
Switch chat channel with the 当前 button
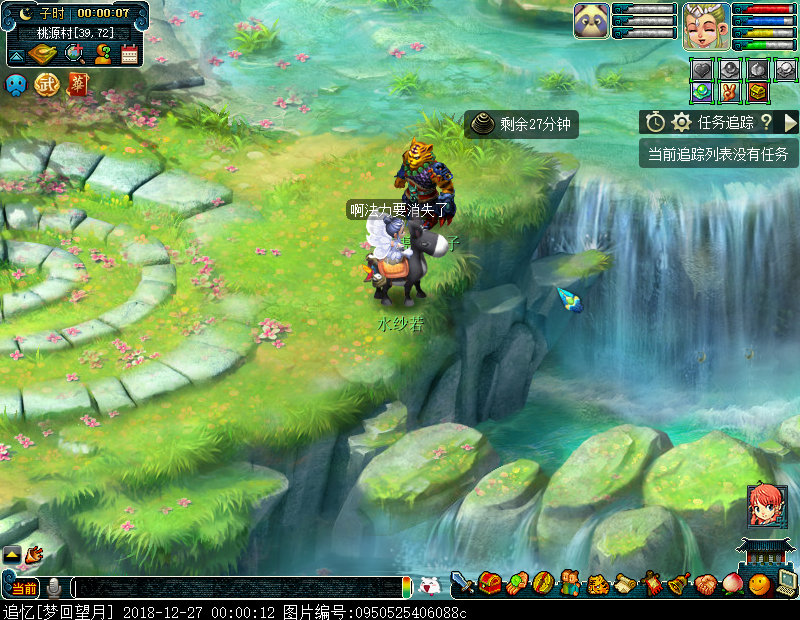click(24, 588)
